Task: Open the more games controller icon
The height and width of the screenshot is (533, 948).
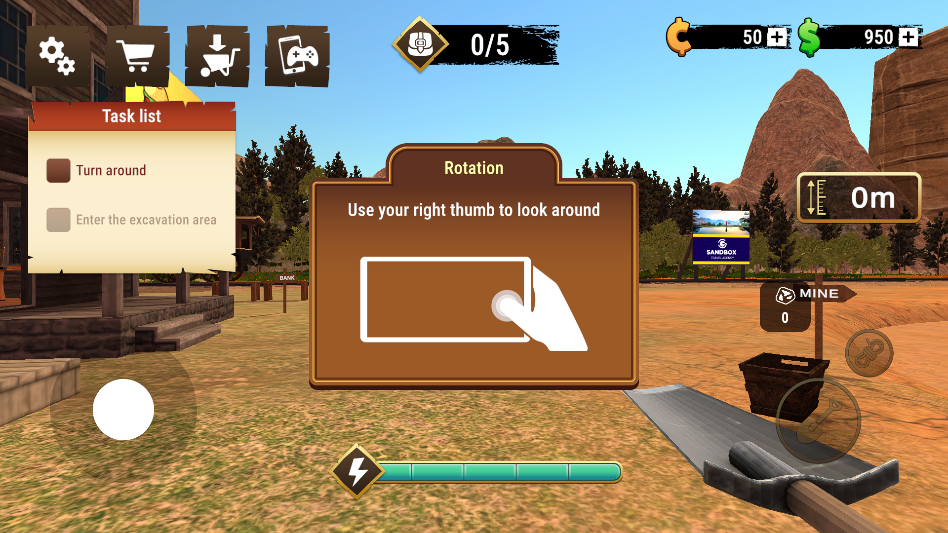Action: coord(297,56)
